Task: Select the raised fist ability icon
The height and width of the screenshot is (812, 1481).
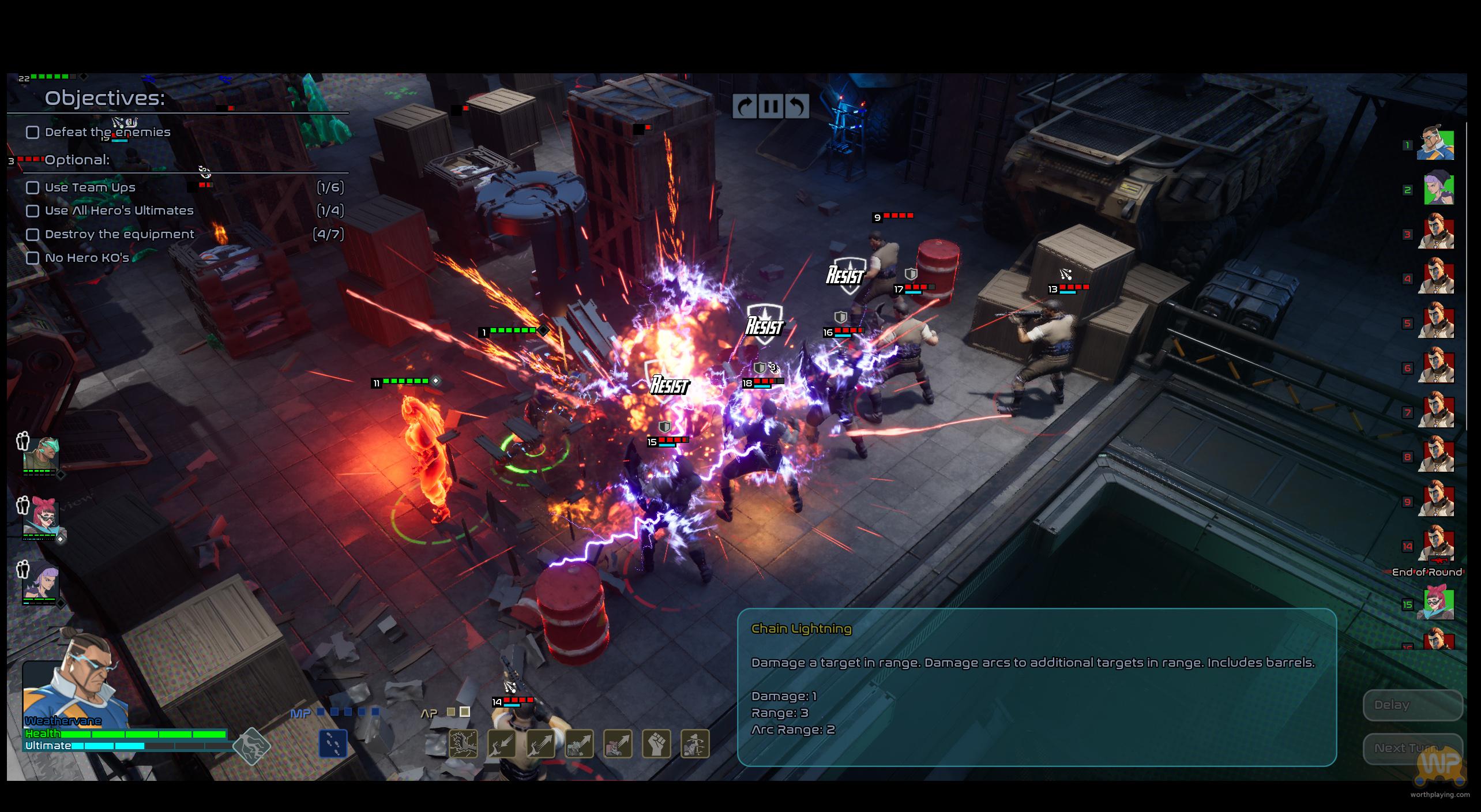Action: click(x=656, y=743)
